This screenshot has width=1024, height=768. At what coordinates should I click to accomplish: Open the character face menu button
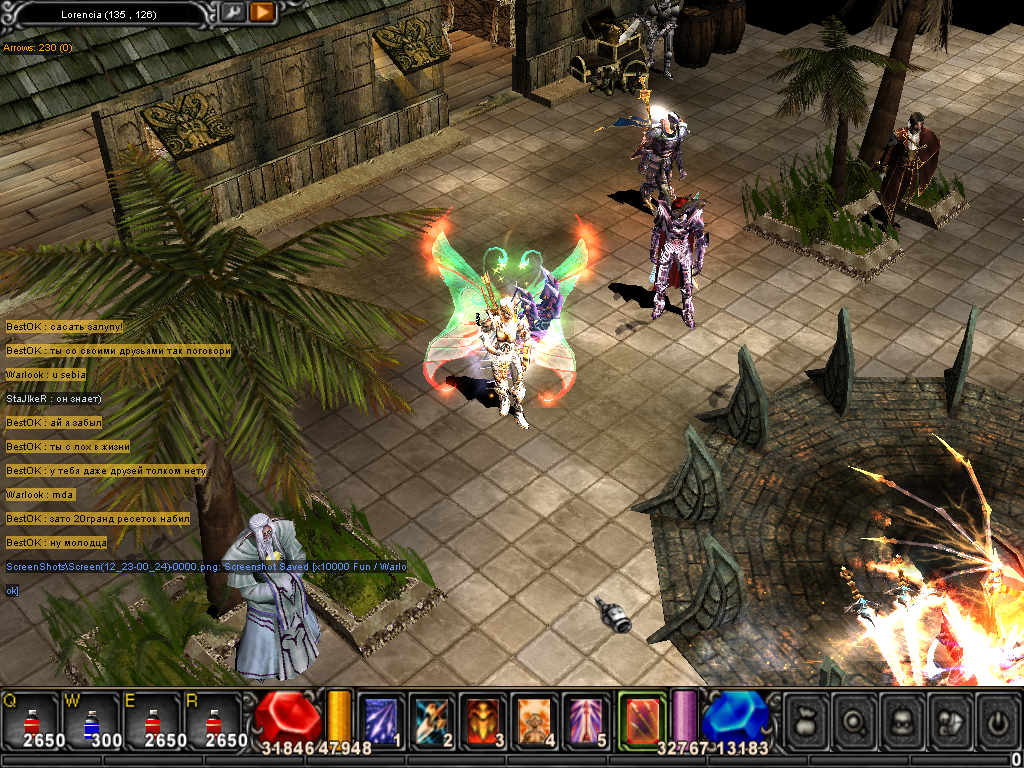(903, 720)
